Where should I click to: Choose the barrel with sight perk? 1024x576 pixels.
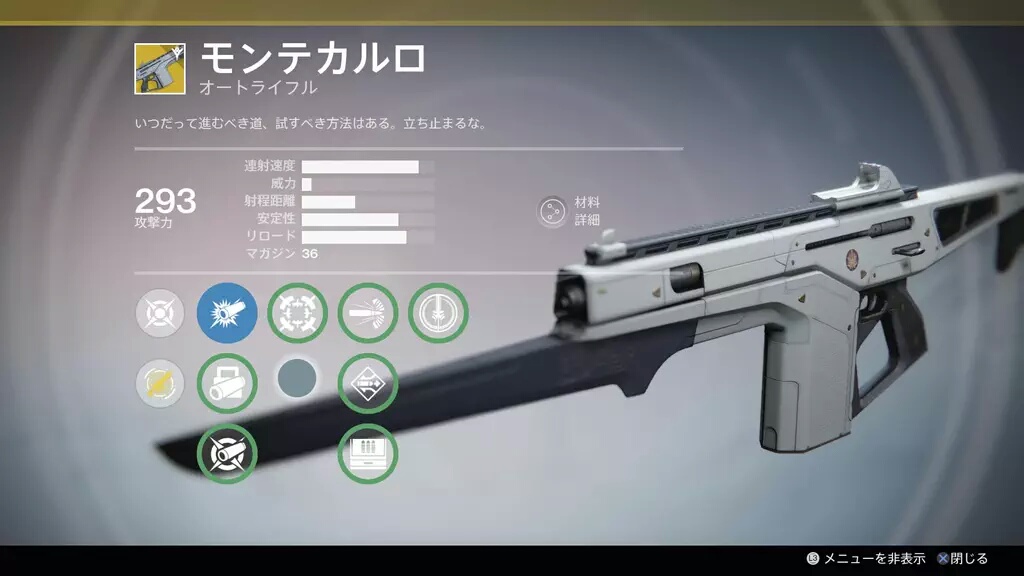coord(227,382)
